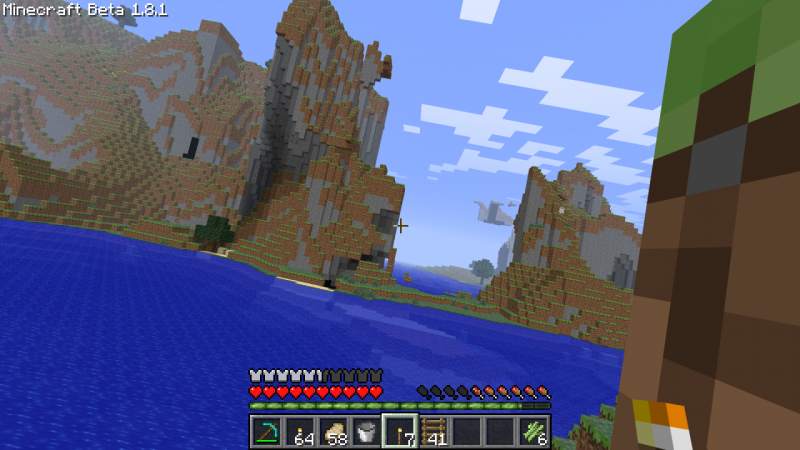Select the diamond pickaxe hotbar slot
800x450 pixels.
point(266,432)
